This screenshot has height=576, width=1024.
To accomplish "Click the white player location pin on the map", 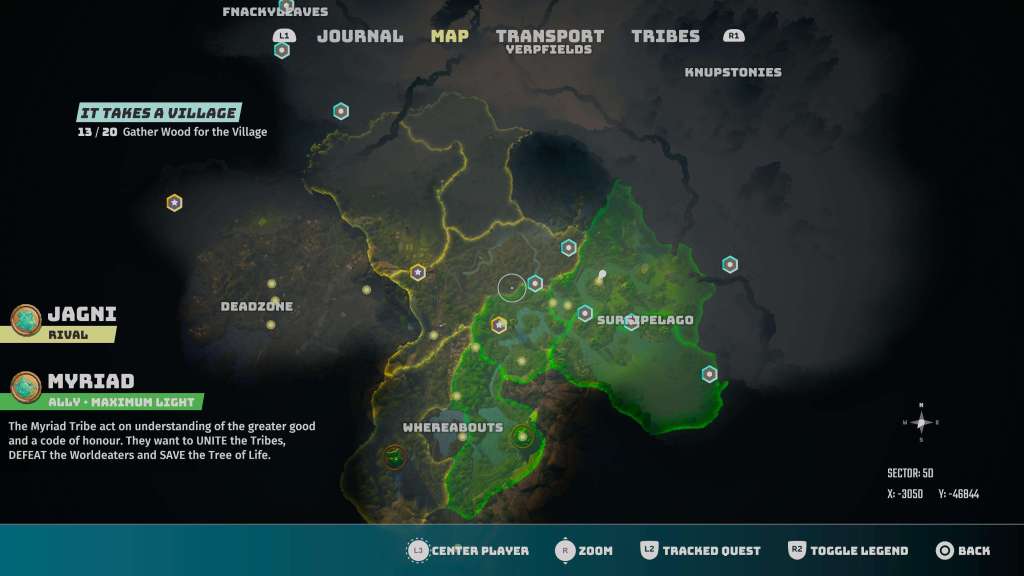I will tap(602, 274).
